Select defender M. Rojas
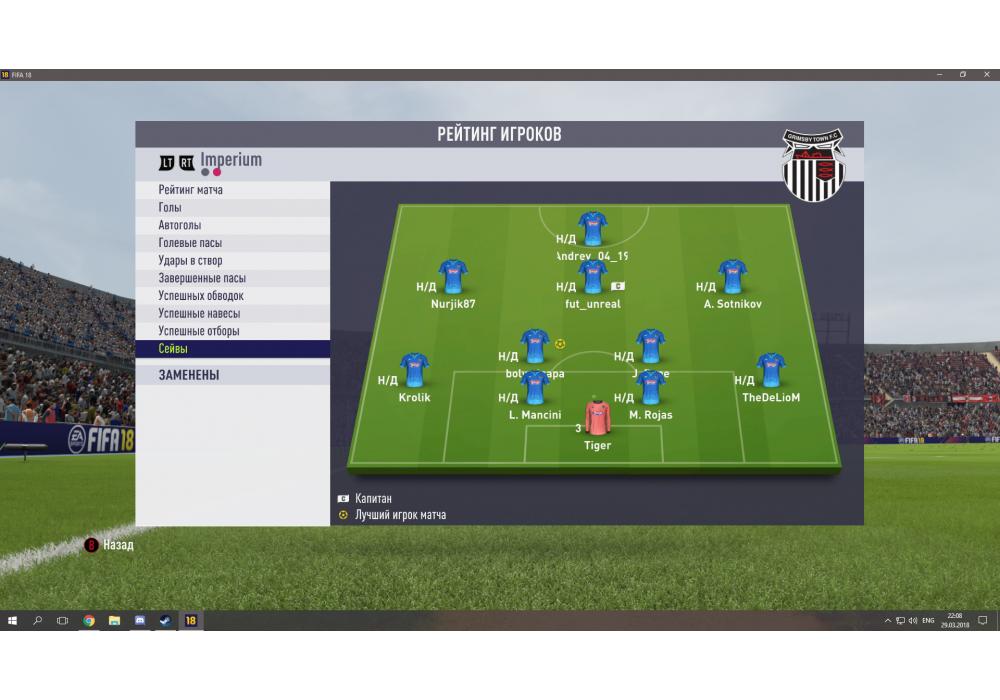The height and width of the screenshot is (700, 1000). [x=651, y=388]
